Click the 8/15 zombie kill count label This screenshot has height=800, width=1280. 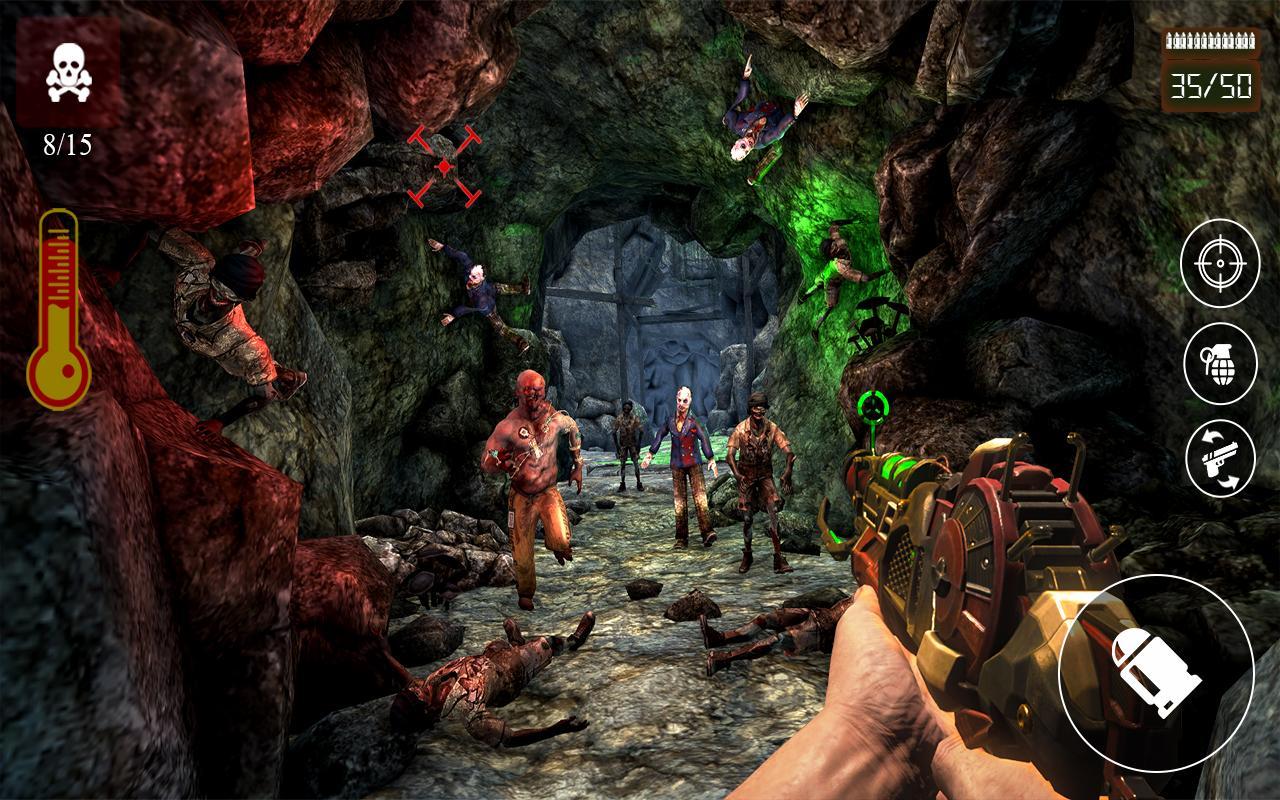coord(68,144)
